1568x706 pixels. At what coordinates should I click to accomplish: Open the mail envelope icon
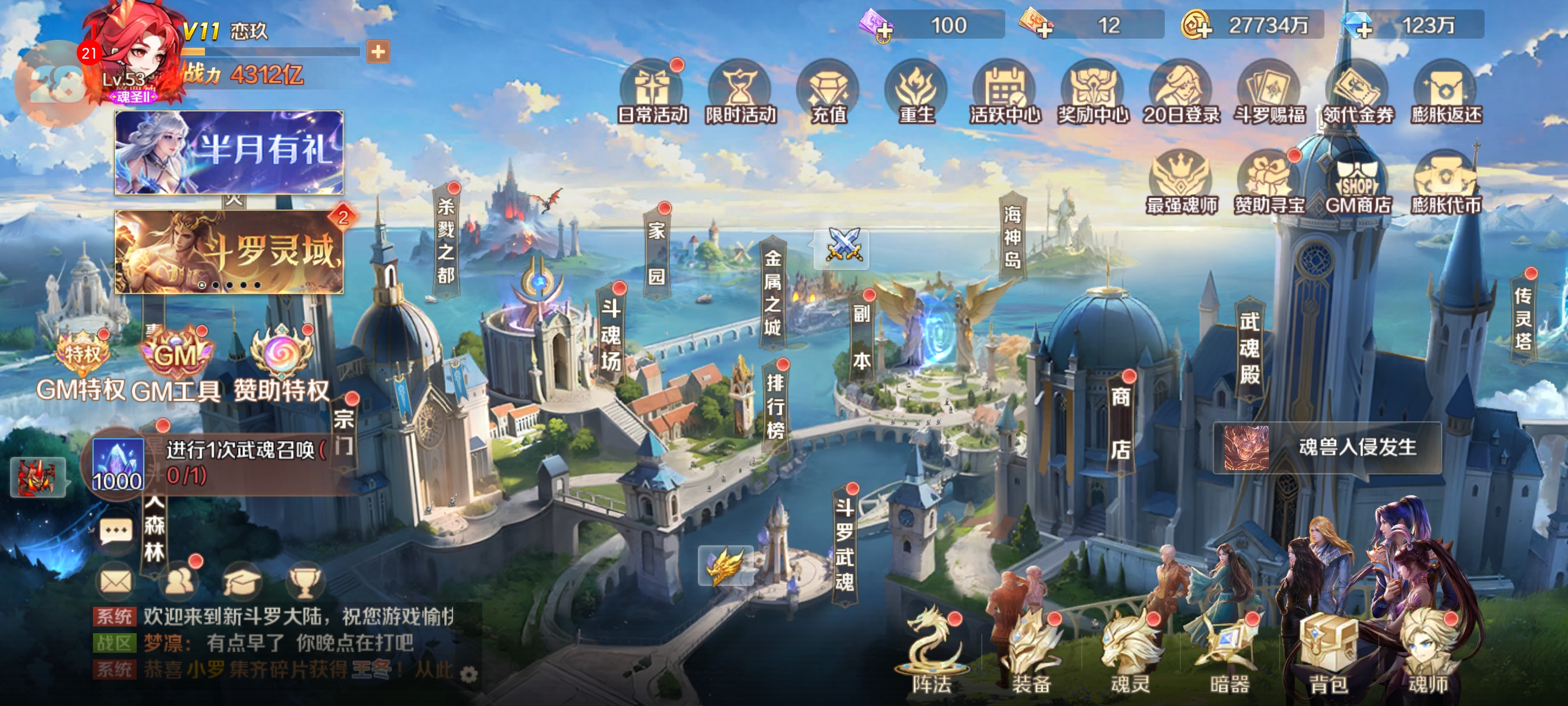[116, 582]
